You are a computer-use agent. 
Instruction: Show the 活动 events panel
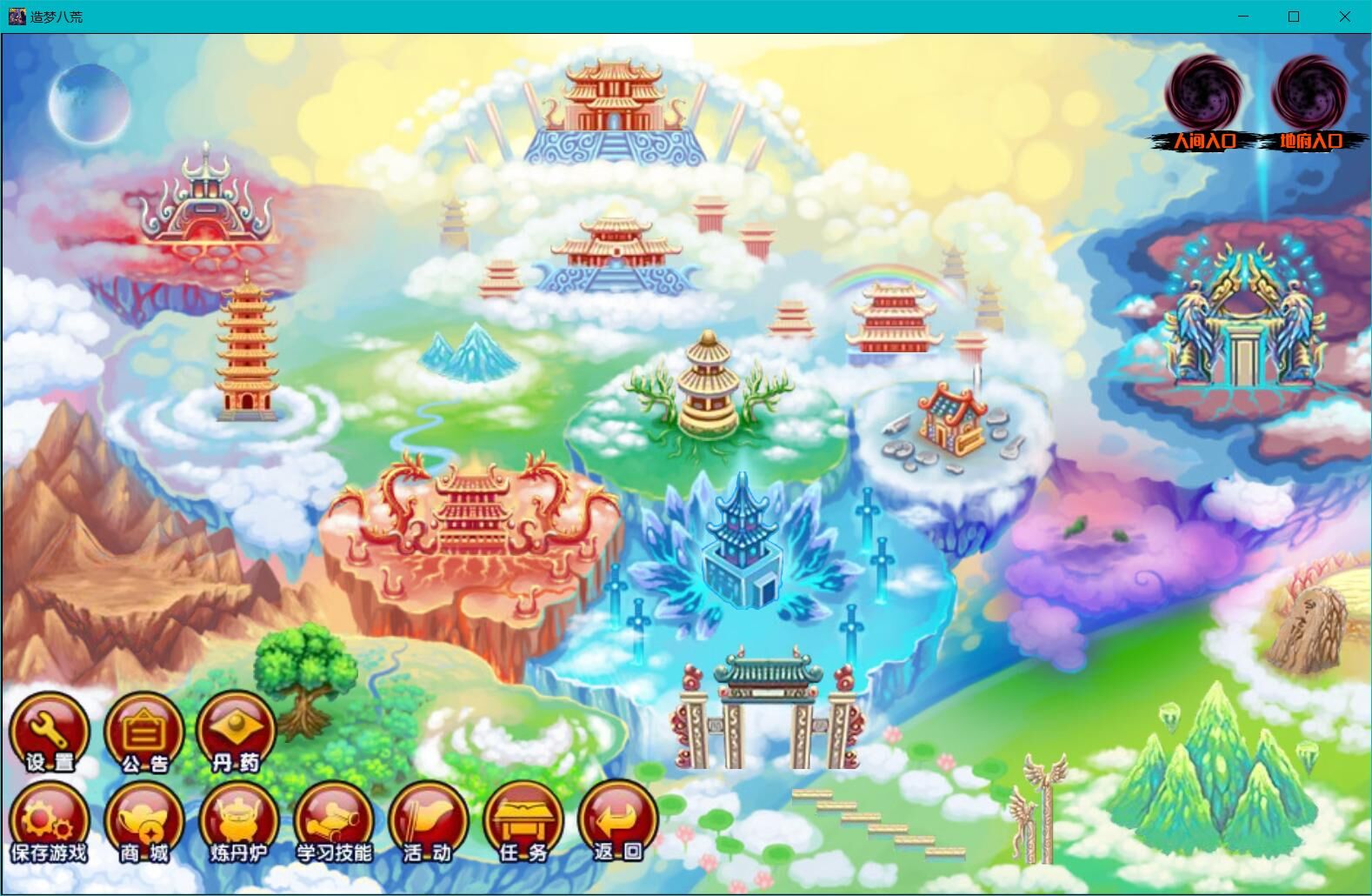[x=428, y=823]
